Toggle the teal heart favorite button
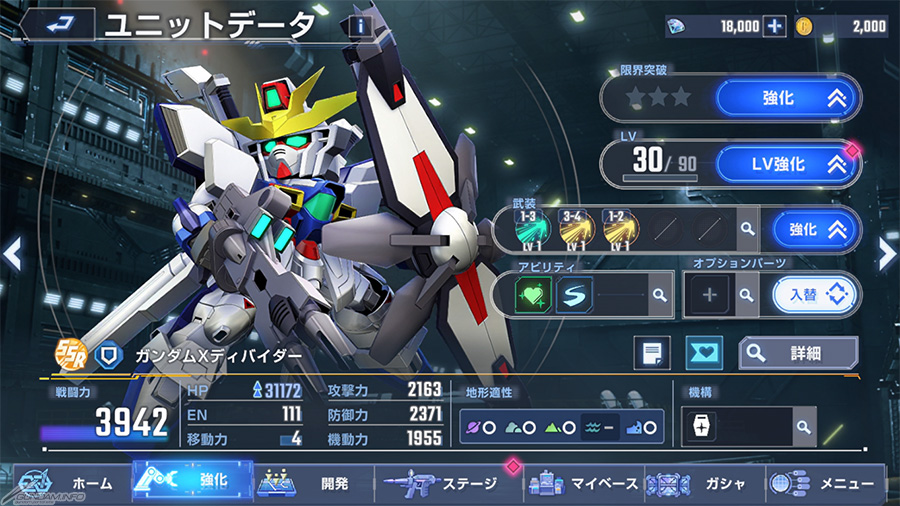900x506 pixels. [704, 352]
